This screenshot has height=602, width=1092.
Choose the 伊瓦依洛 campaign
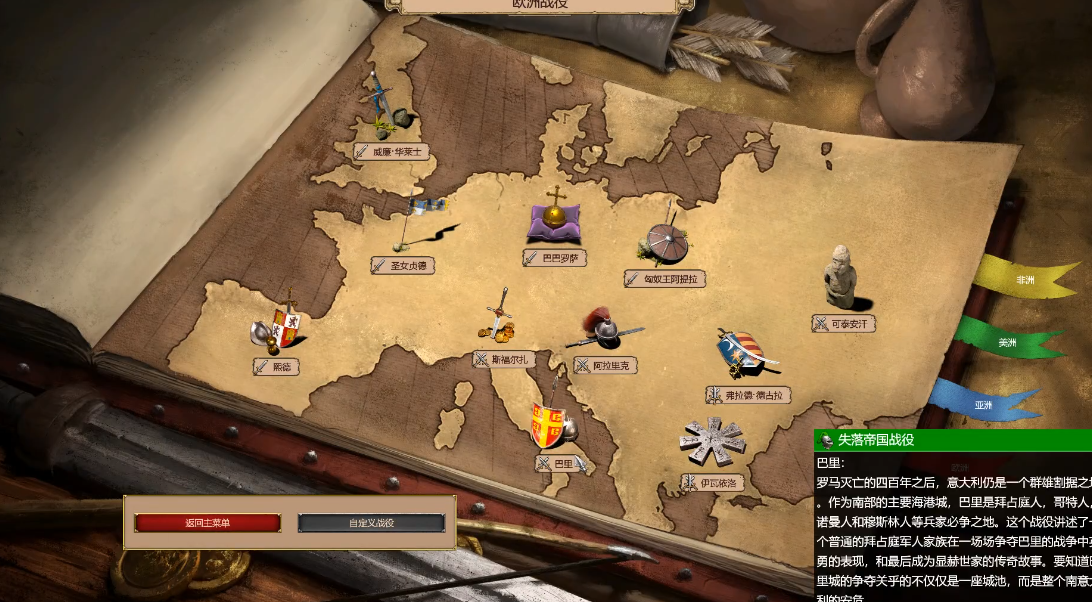click(x=714, y=482)
